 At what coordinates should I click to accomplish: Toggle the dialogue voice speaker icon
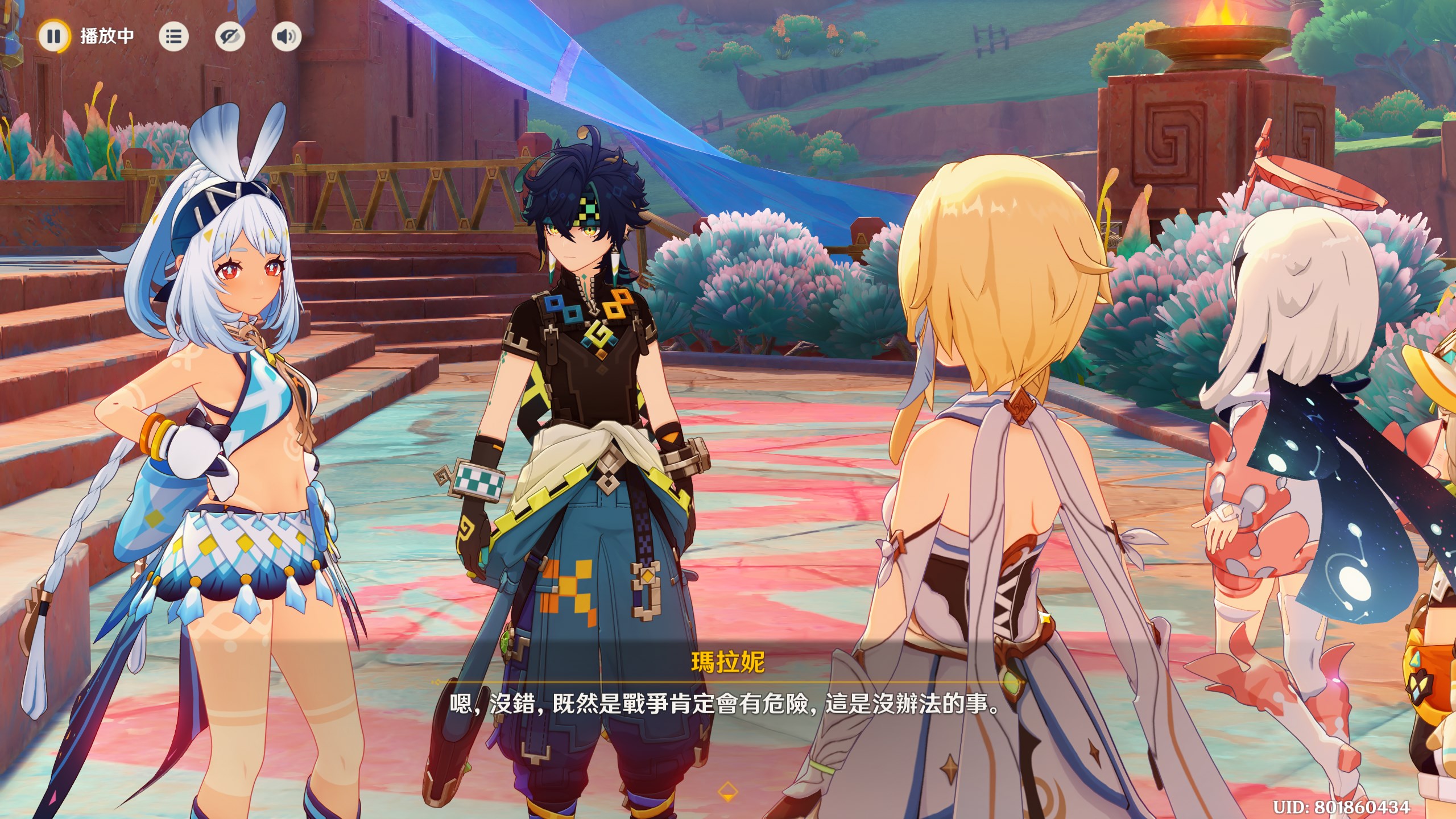(x=286, y=37)
